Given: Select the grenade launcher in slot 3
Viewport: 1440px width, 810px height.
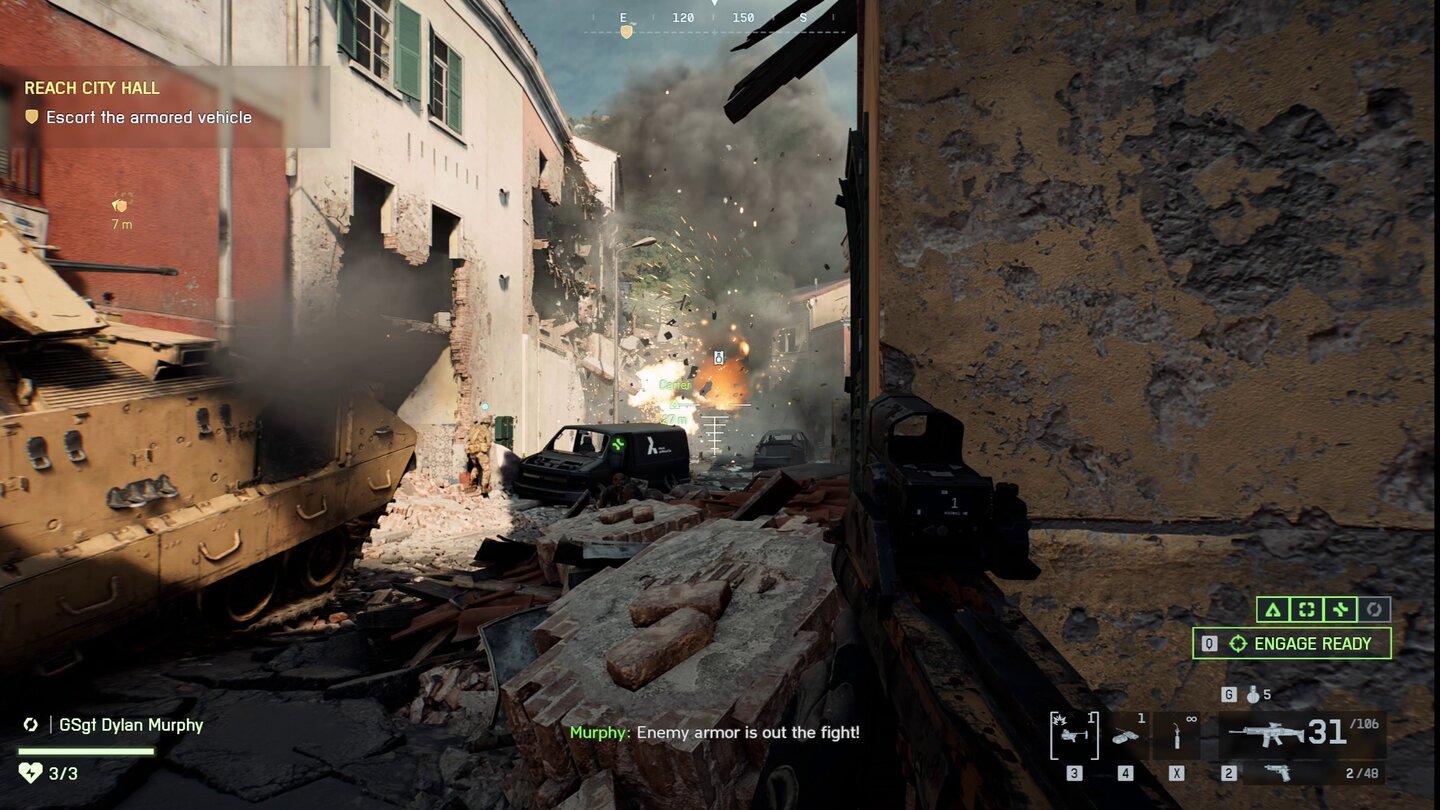Looking at the screenshot, I should click(x=1073, y=734).
